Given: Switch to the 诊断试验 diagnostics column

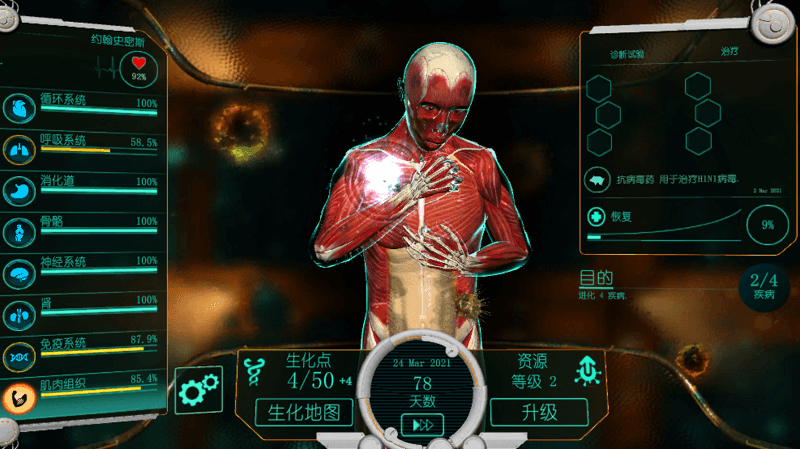Looking at the screenshot, I should pyautogui.click(x=627, y=52).
